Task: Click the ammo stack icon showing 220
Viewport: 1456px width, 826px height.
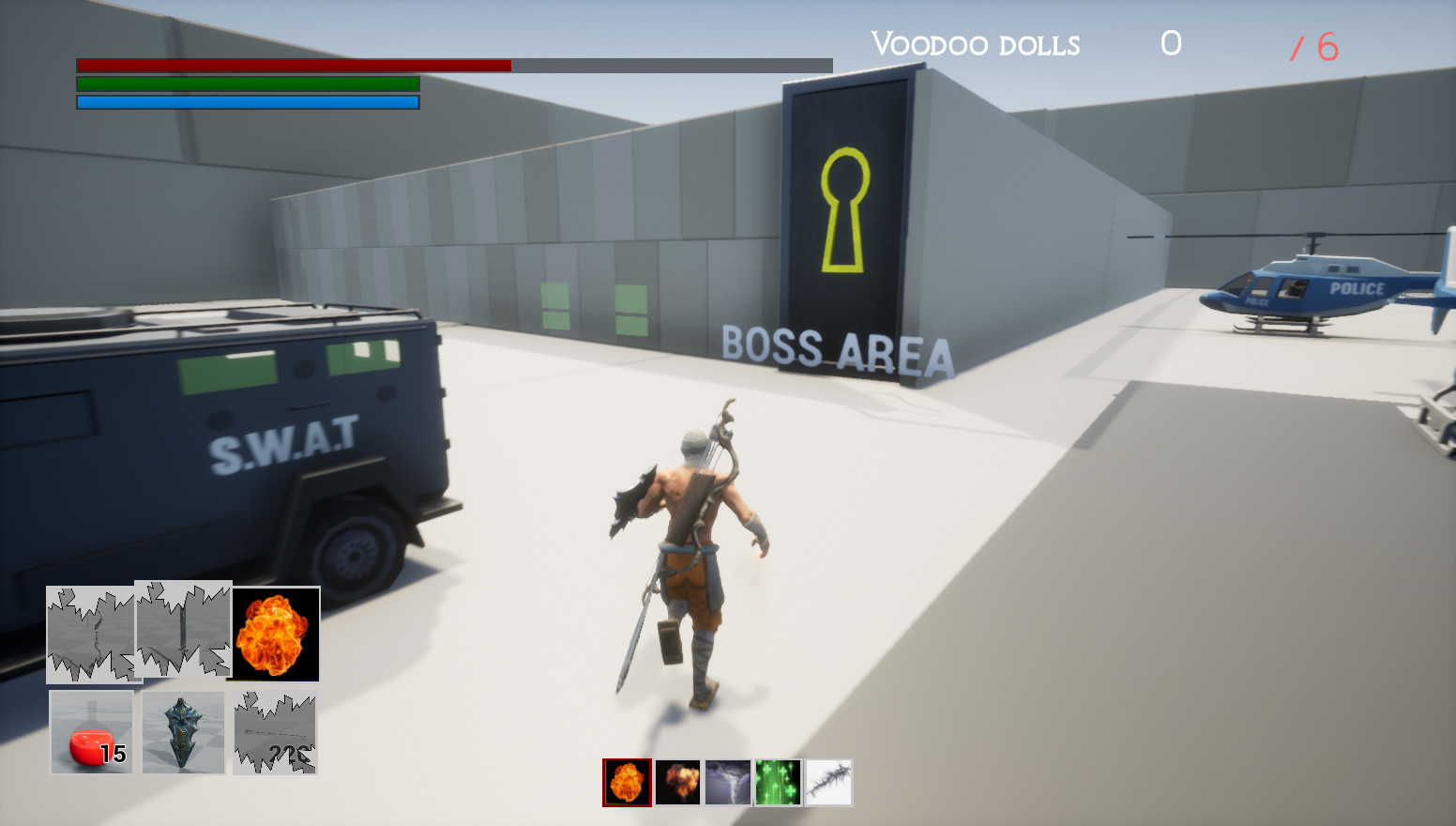Action: pos(275,732)
